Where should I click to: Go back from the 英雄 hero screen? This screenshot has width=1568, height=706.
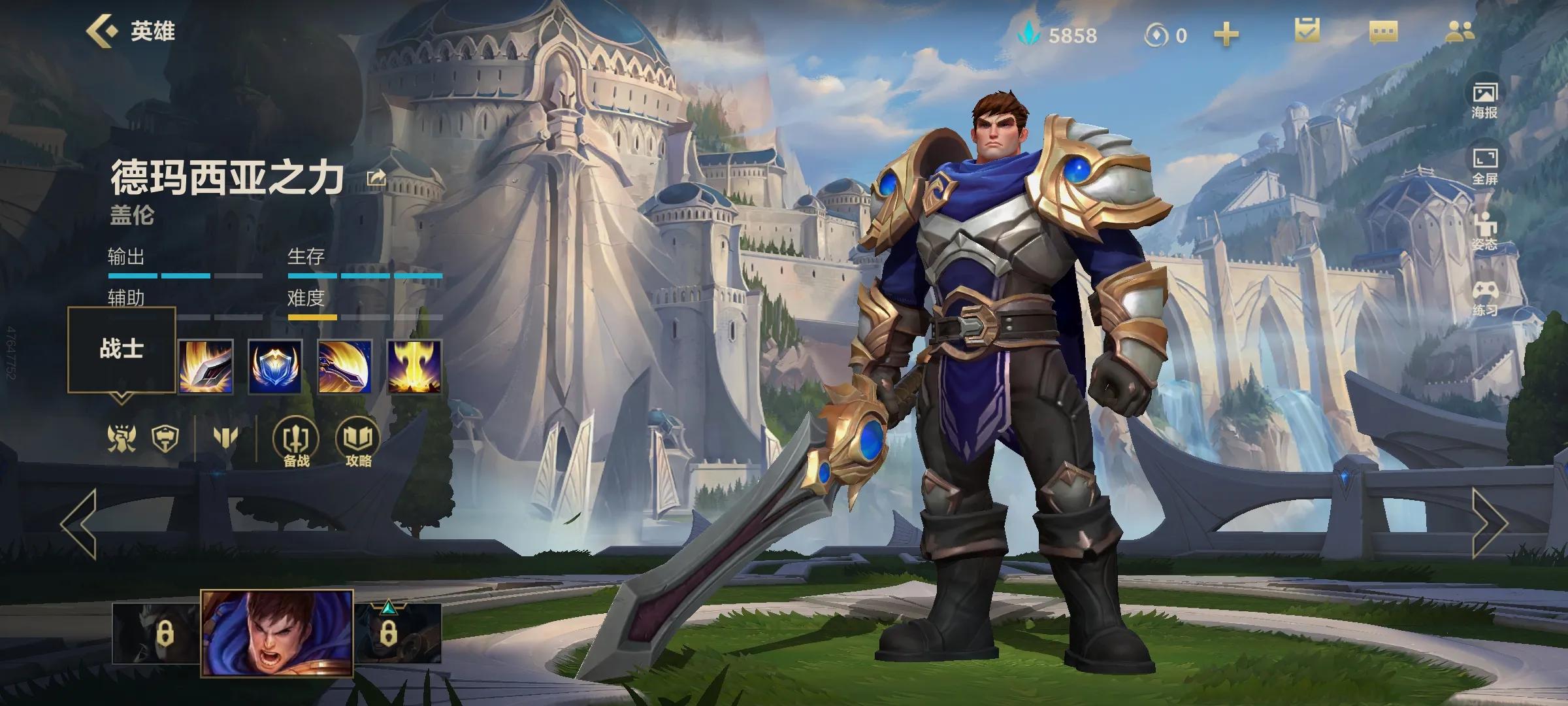click(102, 31)
